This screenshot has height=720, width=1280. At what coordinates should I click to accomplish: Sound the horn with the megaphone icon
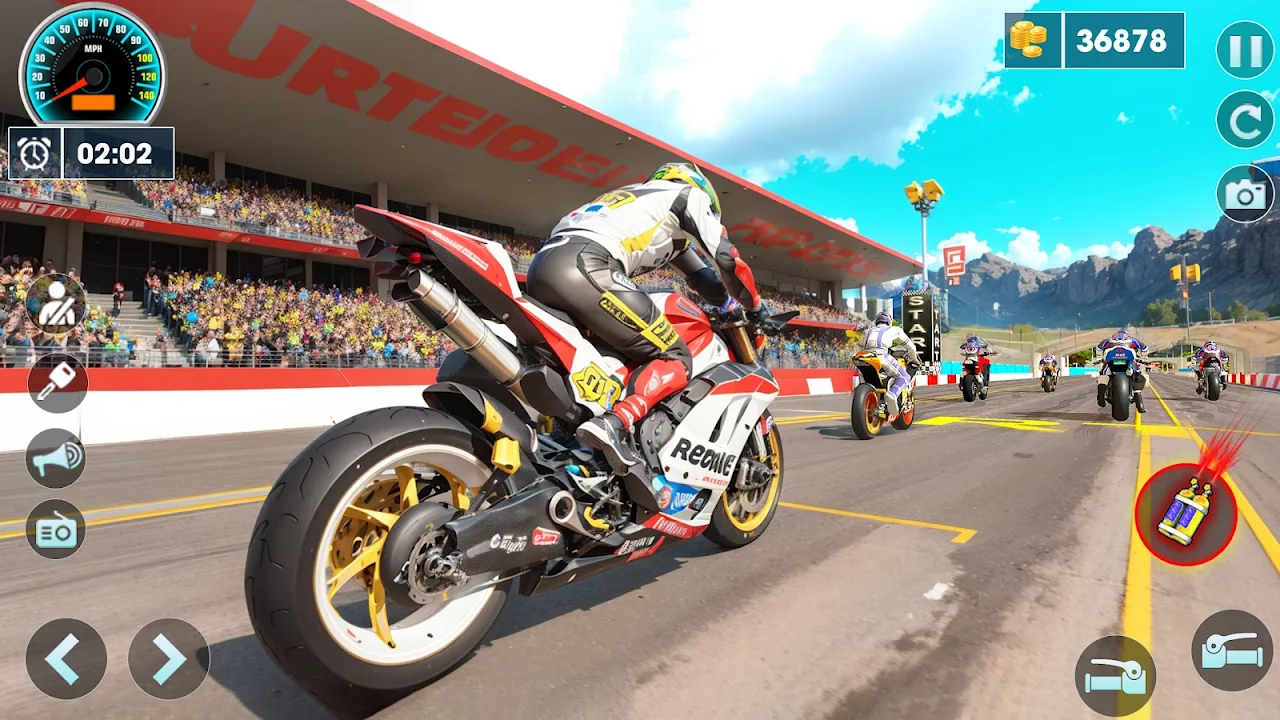coord(56,458)
